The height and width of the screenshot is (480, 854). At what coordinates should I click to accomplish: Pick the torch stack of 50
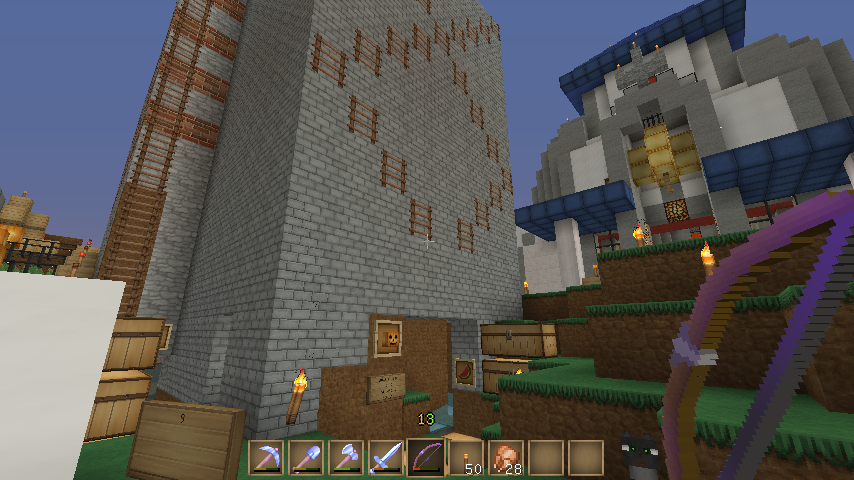(x=466, y=458)
